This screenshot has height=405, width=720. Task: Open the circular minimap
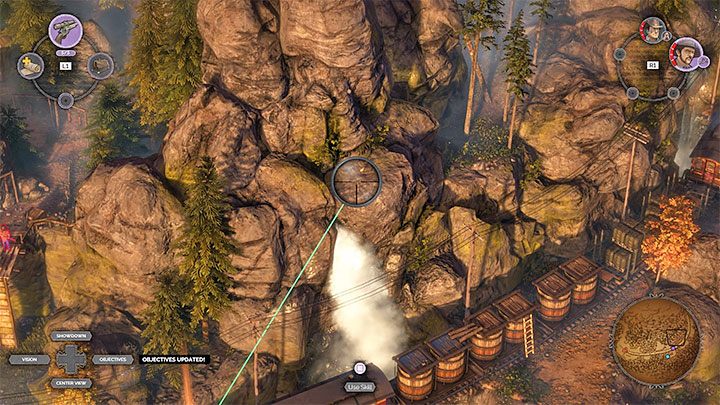pos(655,341)
